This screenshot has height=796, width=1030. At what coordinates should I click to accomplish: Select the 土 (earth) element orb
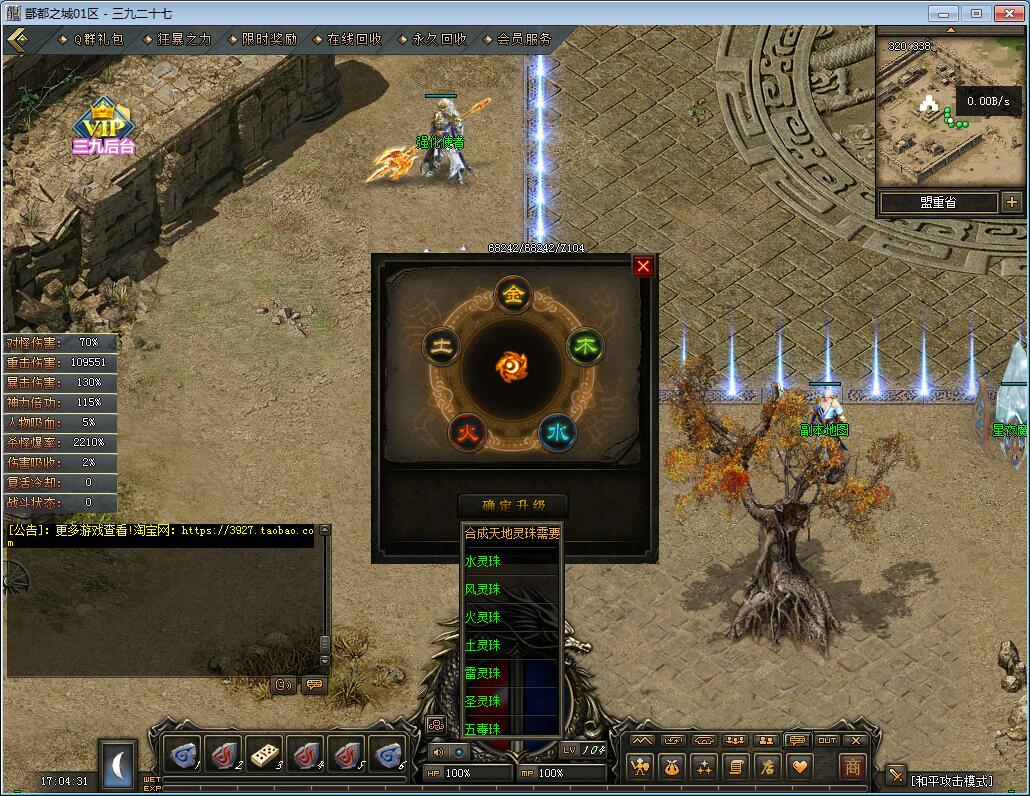click(x=441, y=347)
